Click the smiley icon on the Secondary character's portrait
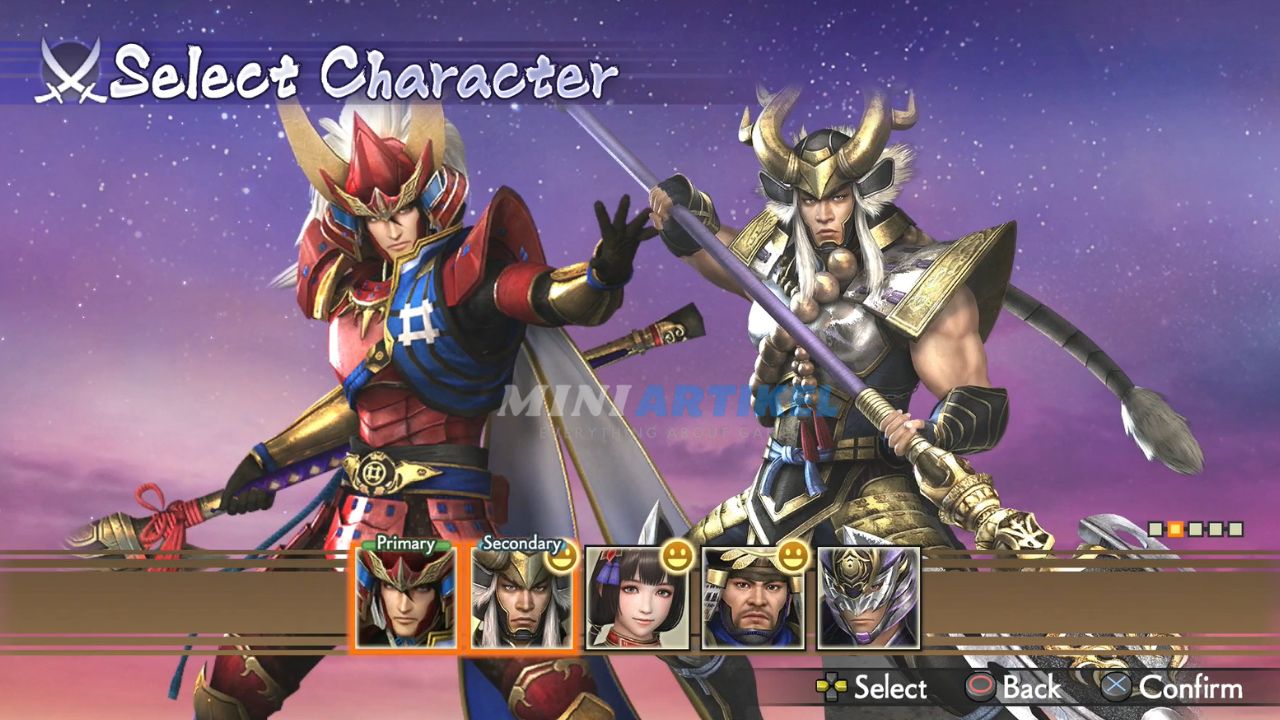 pos(563,555)
